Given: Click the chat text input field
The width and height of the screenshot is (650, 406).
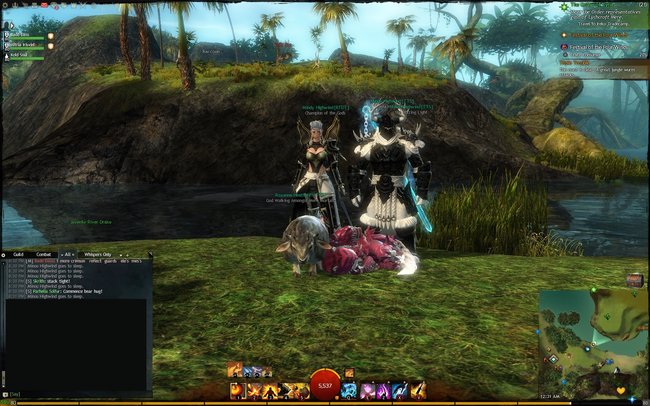Looking at the screenshot, I should (x=80, y=395).
